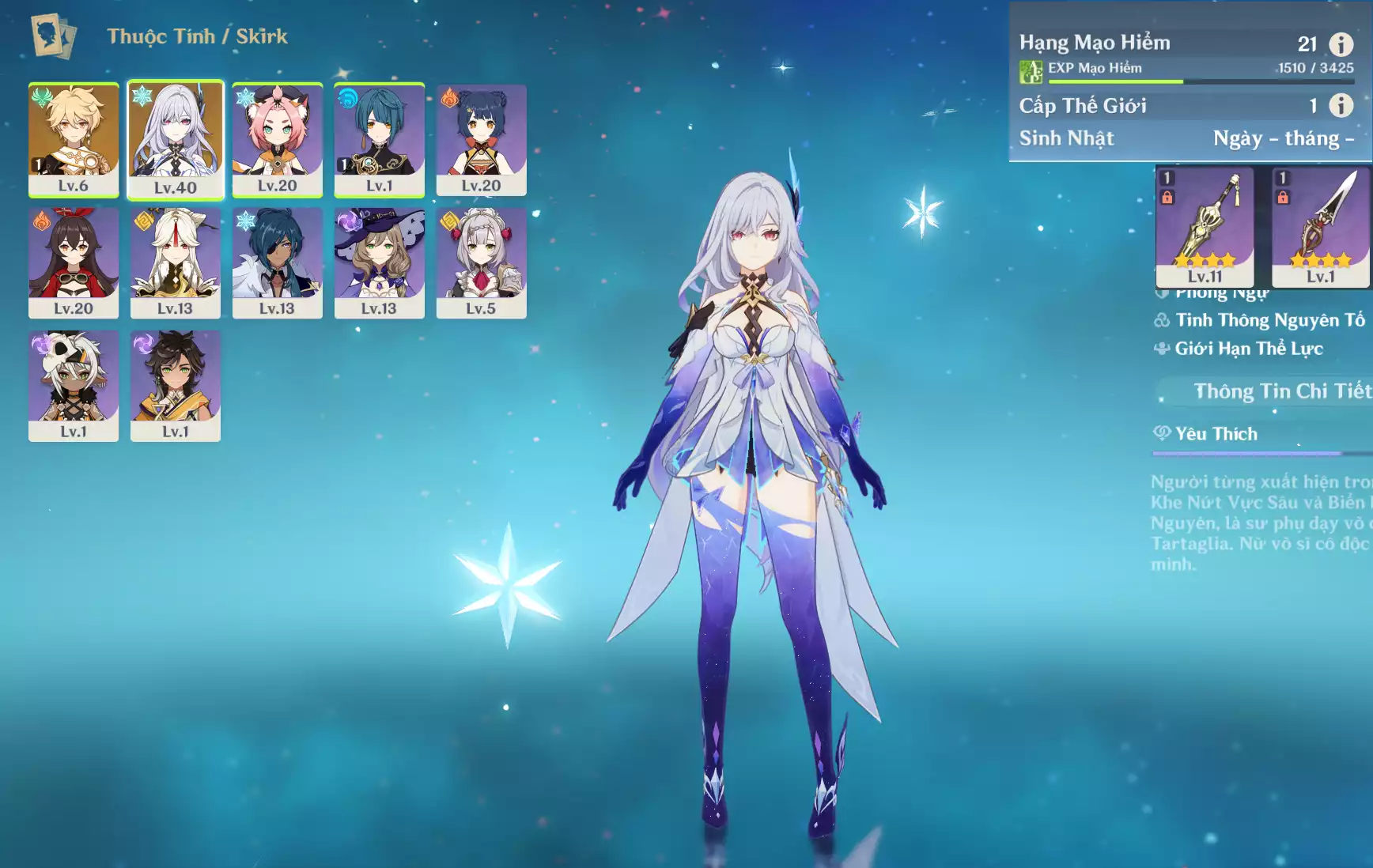Choose the pink-haired Diona portrait
1373x868 pixels.
[x=278, y=139]
